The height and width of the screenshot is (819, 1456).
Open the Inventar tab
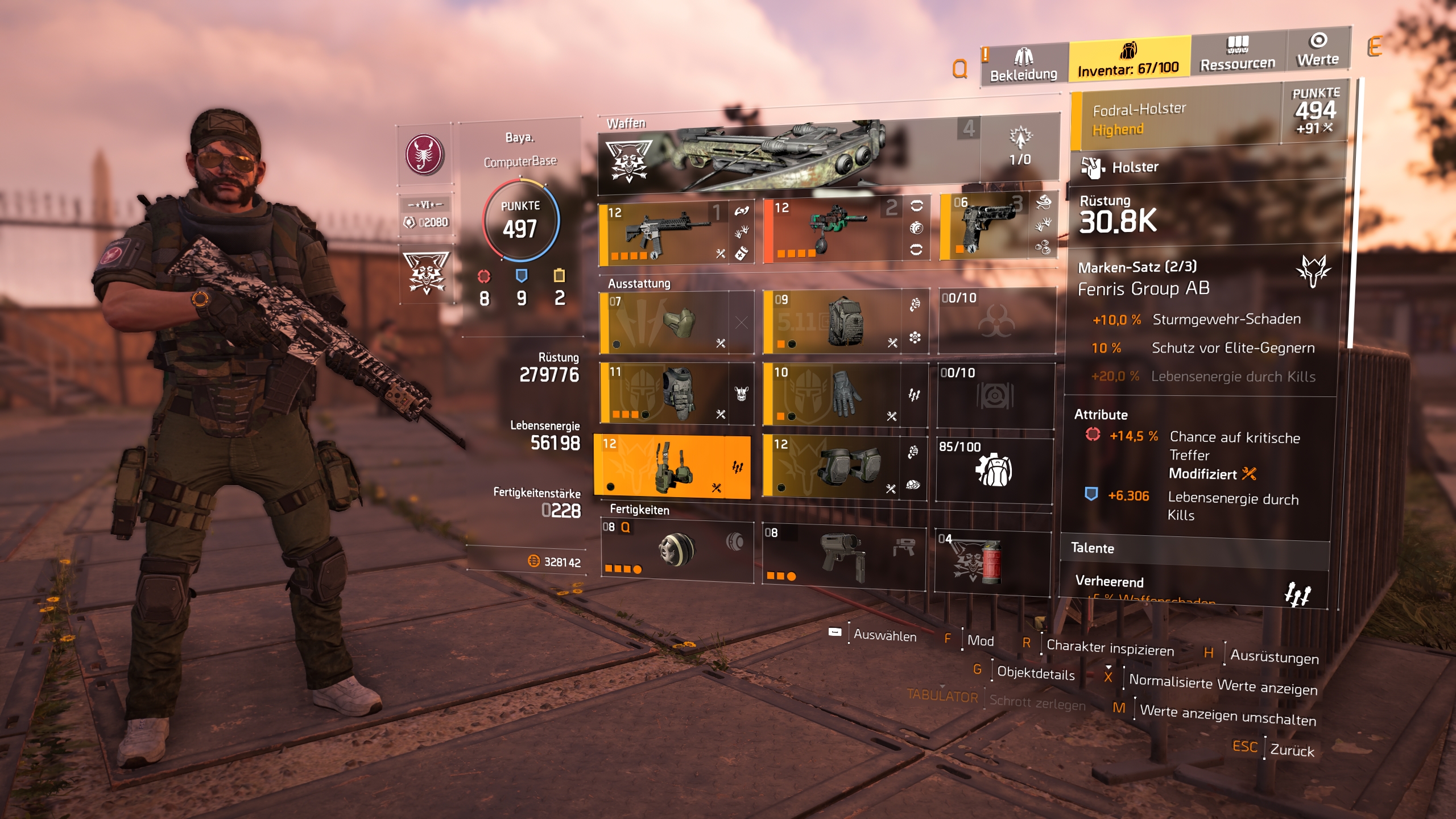click(x=1129, y=60)
